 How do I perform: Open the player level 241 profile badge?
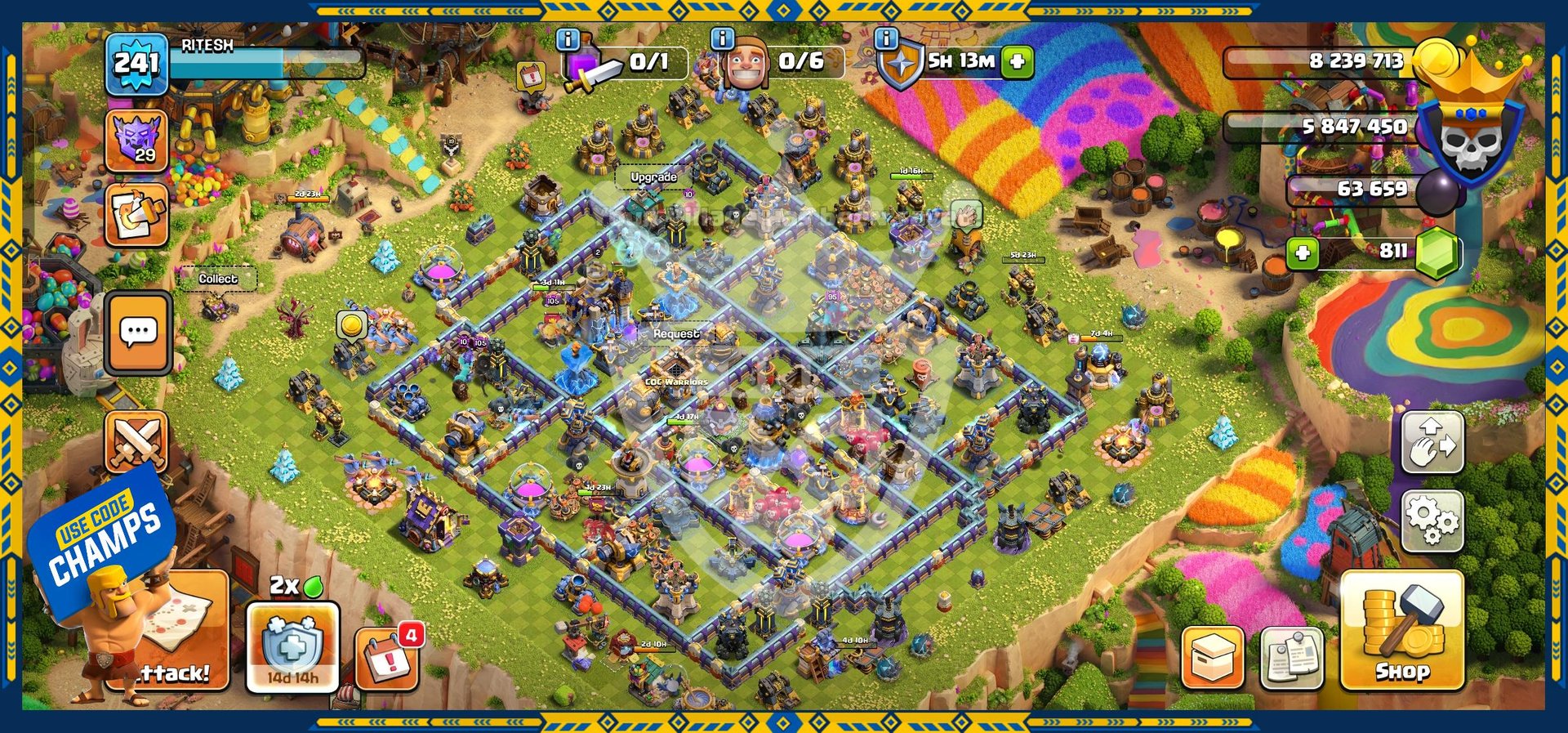[136, 63]
